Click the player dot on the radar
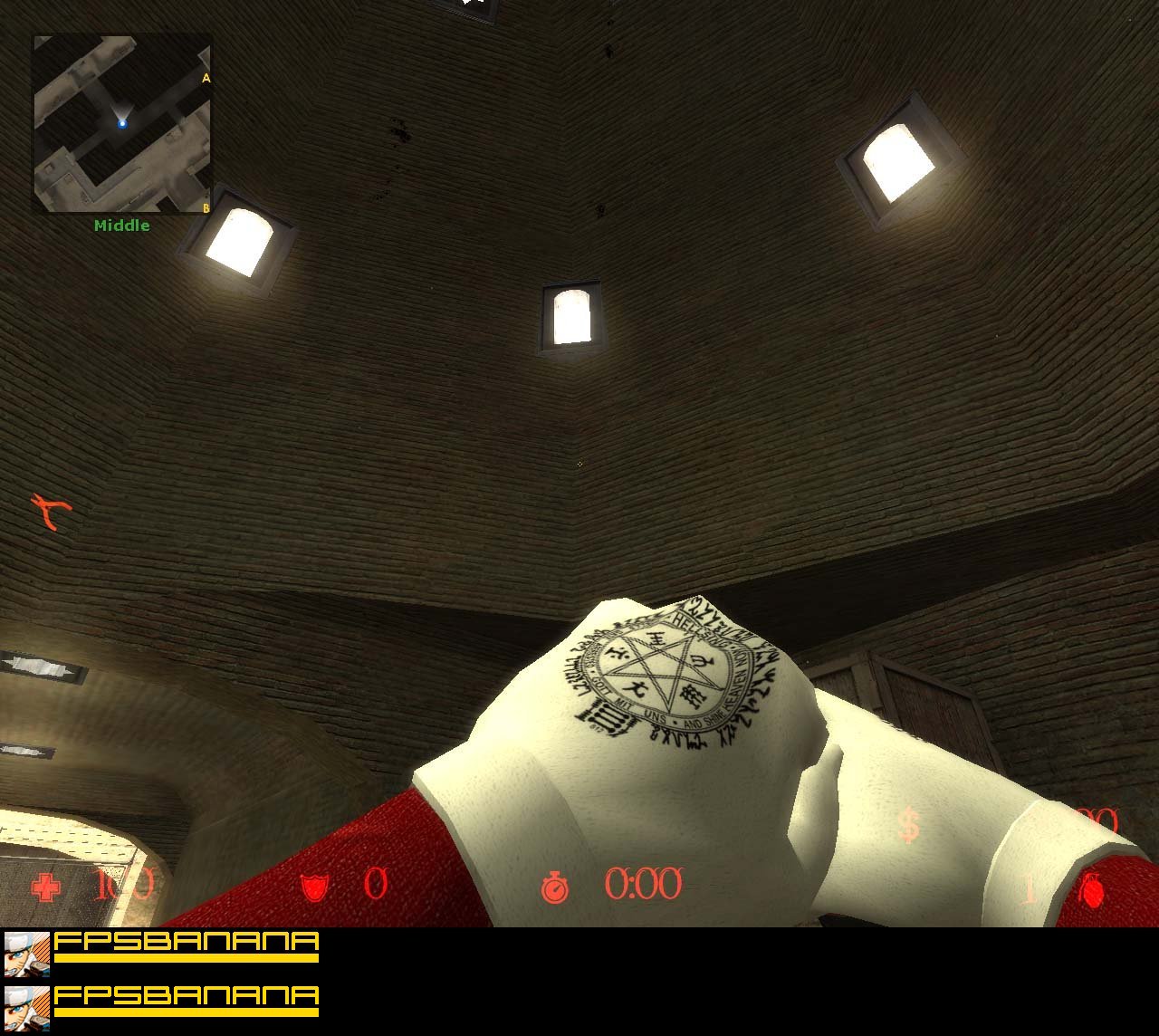Viewport: 1159px width, 1036px height. pos(122,123)
